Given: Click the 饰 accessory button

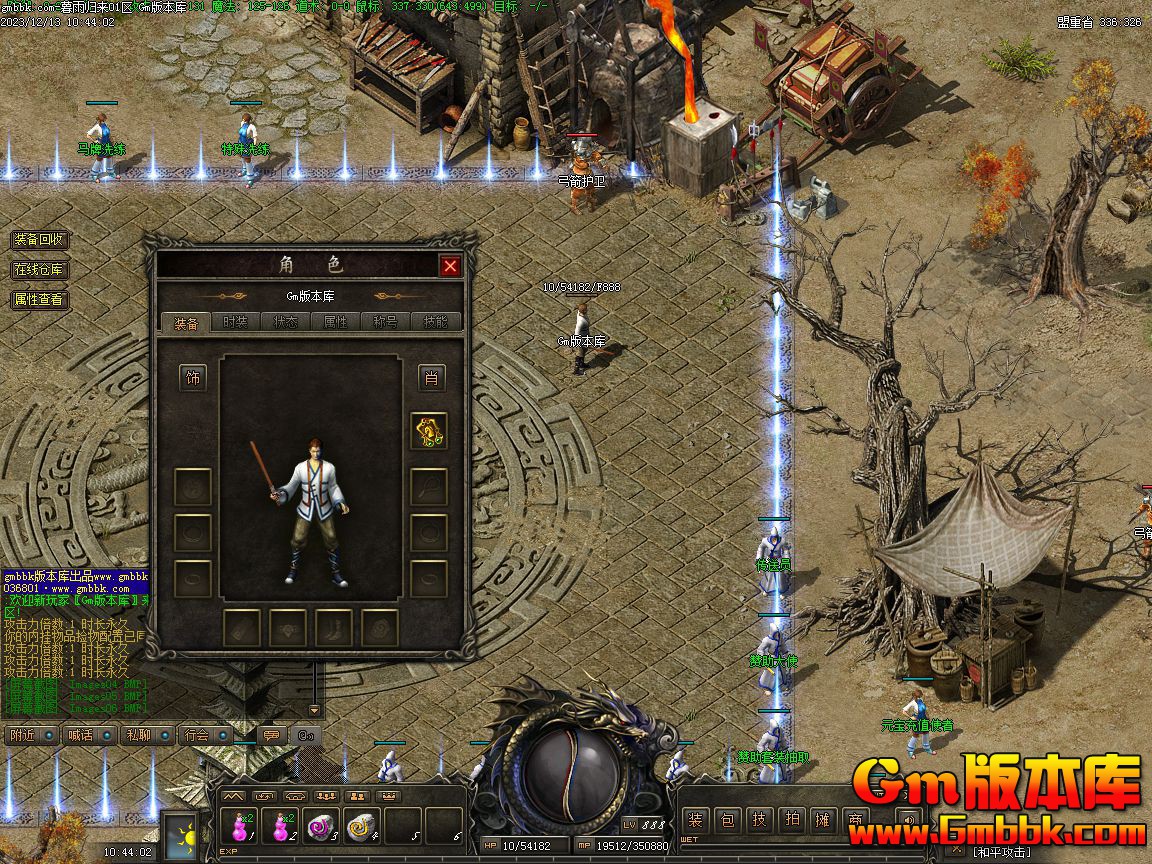Looking at the screenshot, I should coord(193,378).
